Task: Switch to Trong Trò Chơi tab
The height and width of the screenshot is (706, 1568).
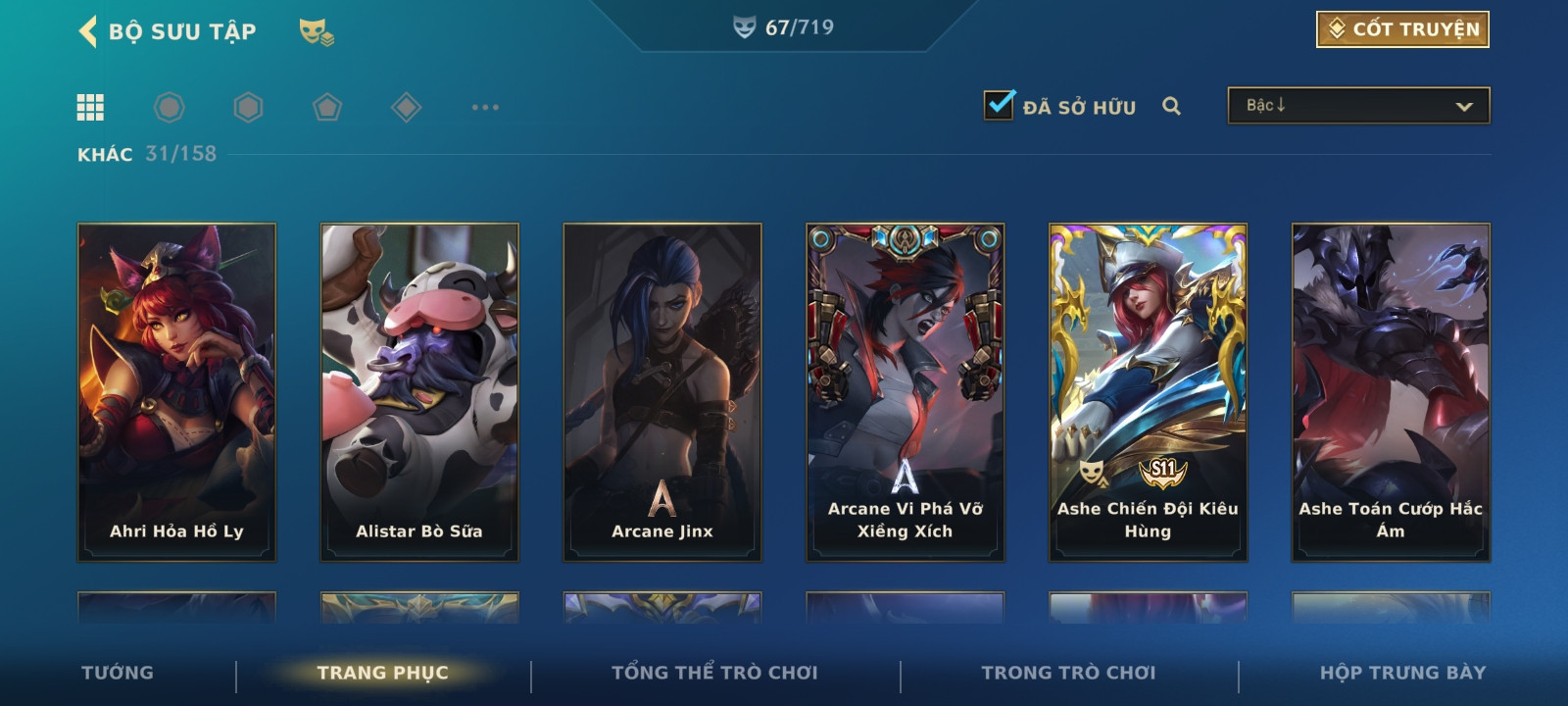Action: pyautogui.click(x=1068, y=673)
